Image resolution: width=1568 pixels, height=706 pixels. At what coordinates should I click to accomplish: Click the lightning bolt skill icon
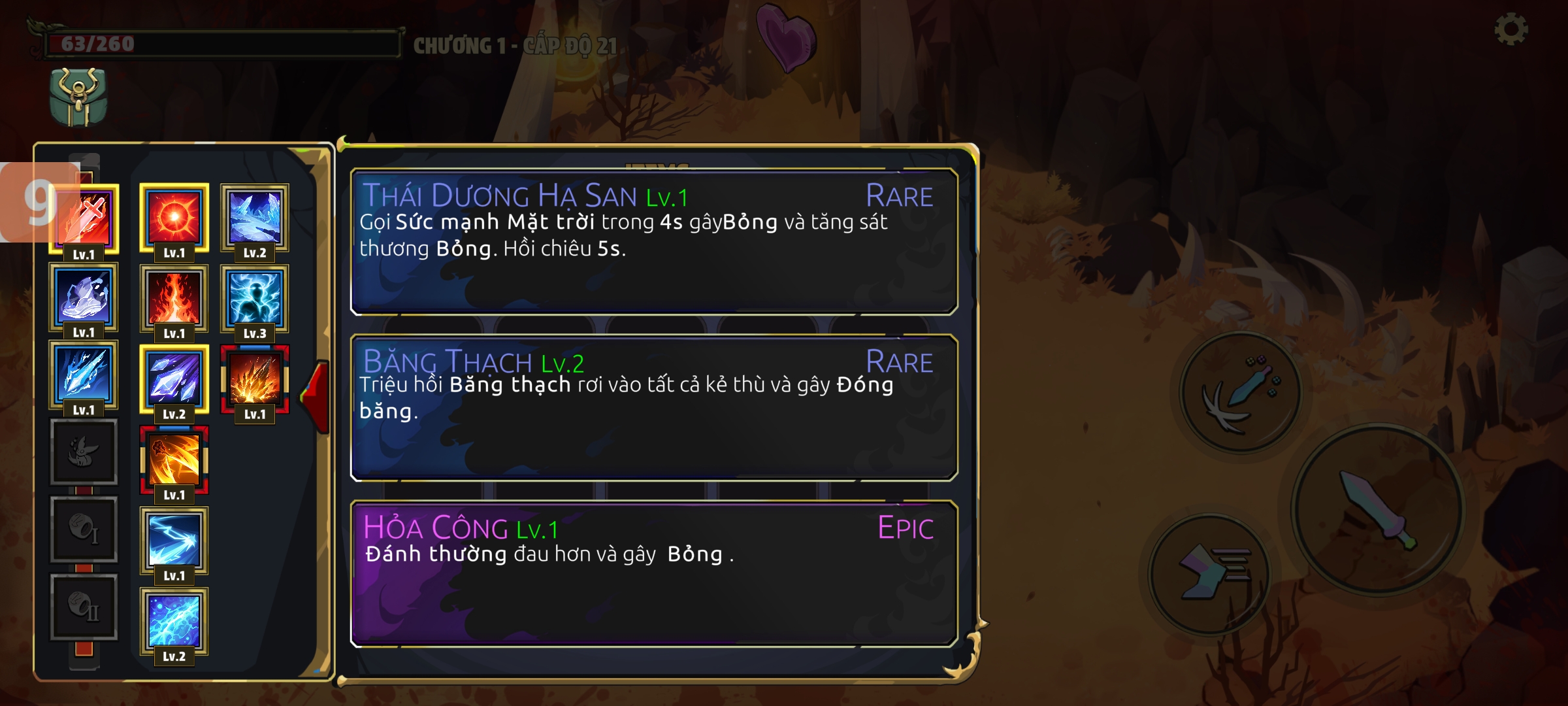point(174,541)
